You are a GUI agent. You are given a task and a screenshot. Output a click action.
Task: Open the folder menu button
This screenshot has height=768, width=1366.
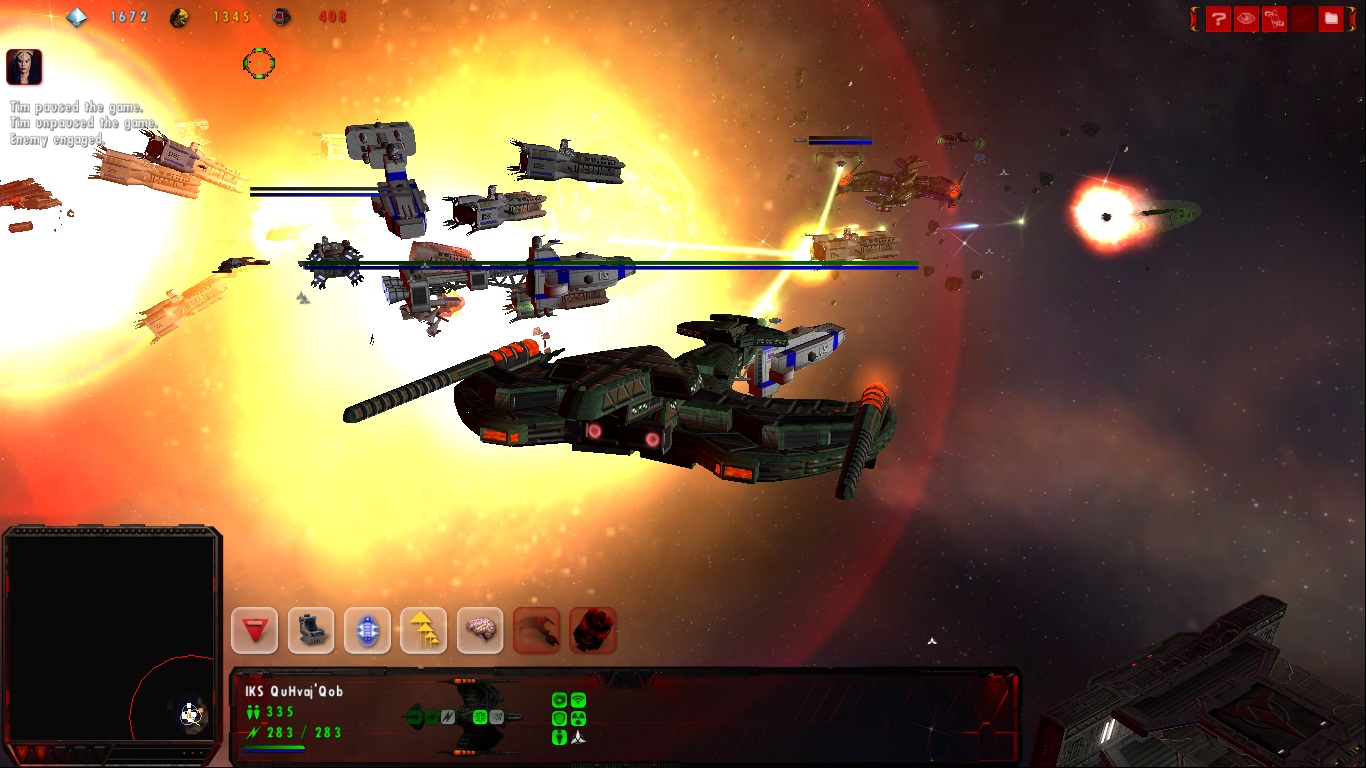coord(1330,19)
